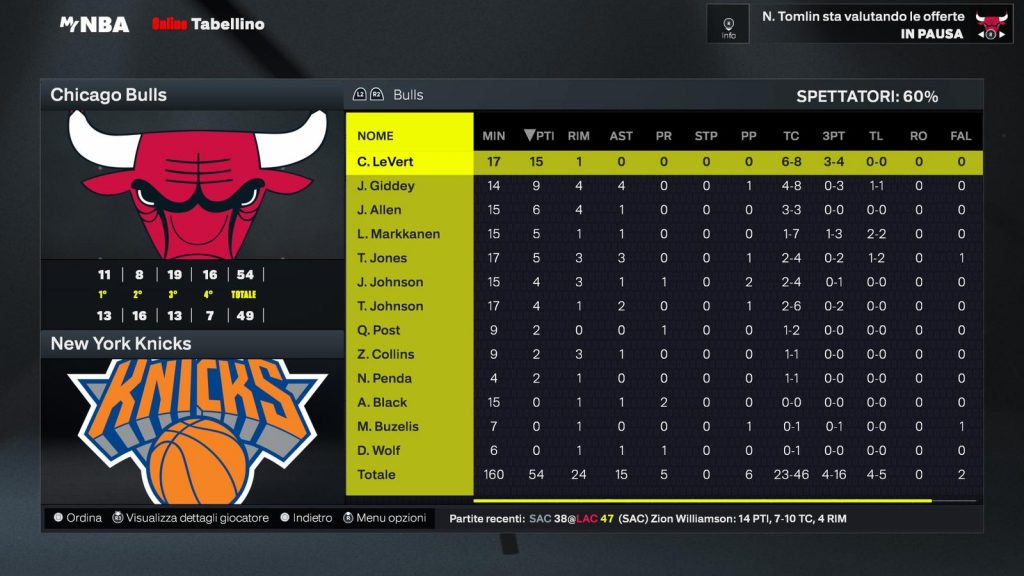Image resolution: width=1024 pixels, height=576 pixels.
Task: Open the Info icon in the top bar
Action: (728, 24)
